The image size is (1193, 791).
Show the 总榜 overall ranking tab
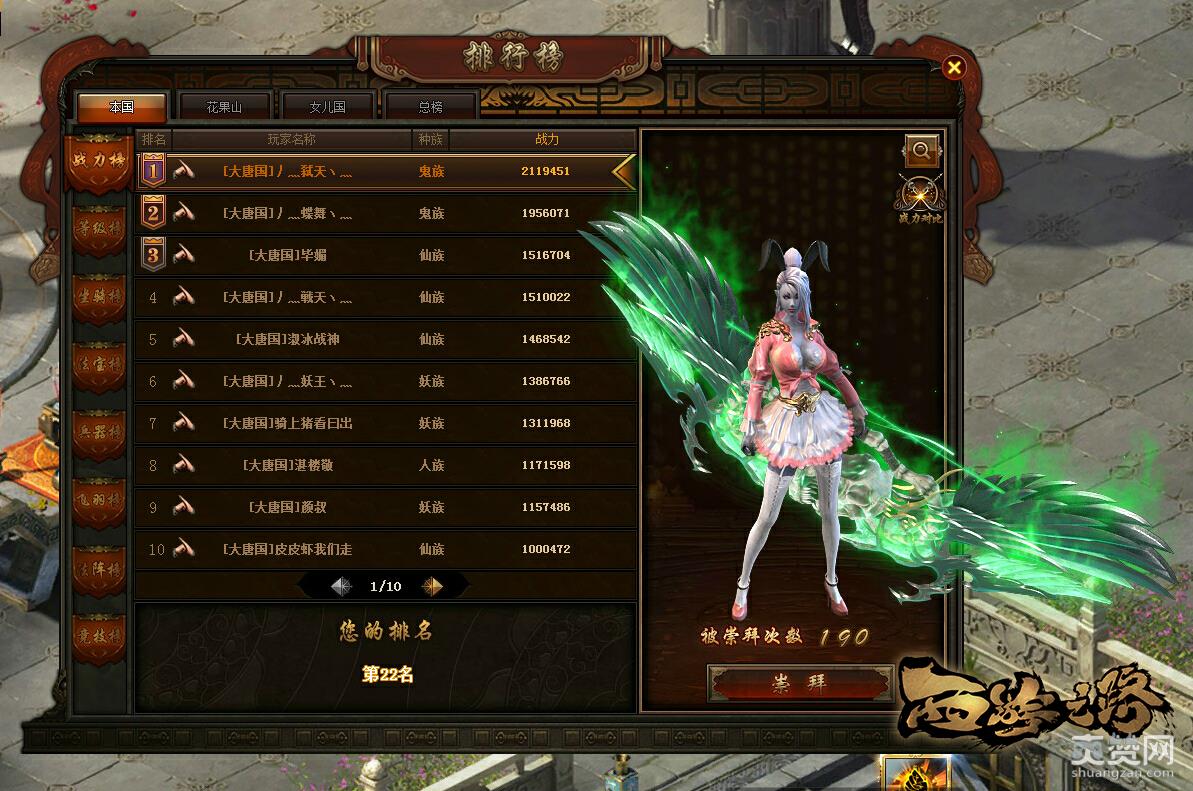click(430, 107)
